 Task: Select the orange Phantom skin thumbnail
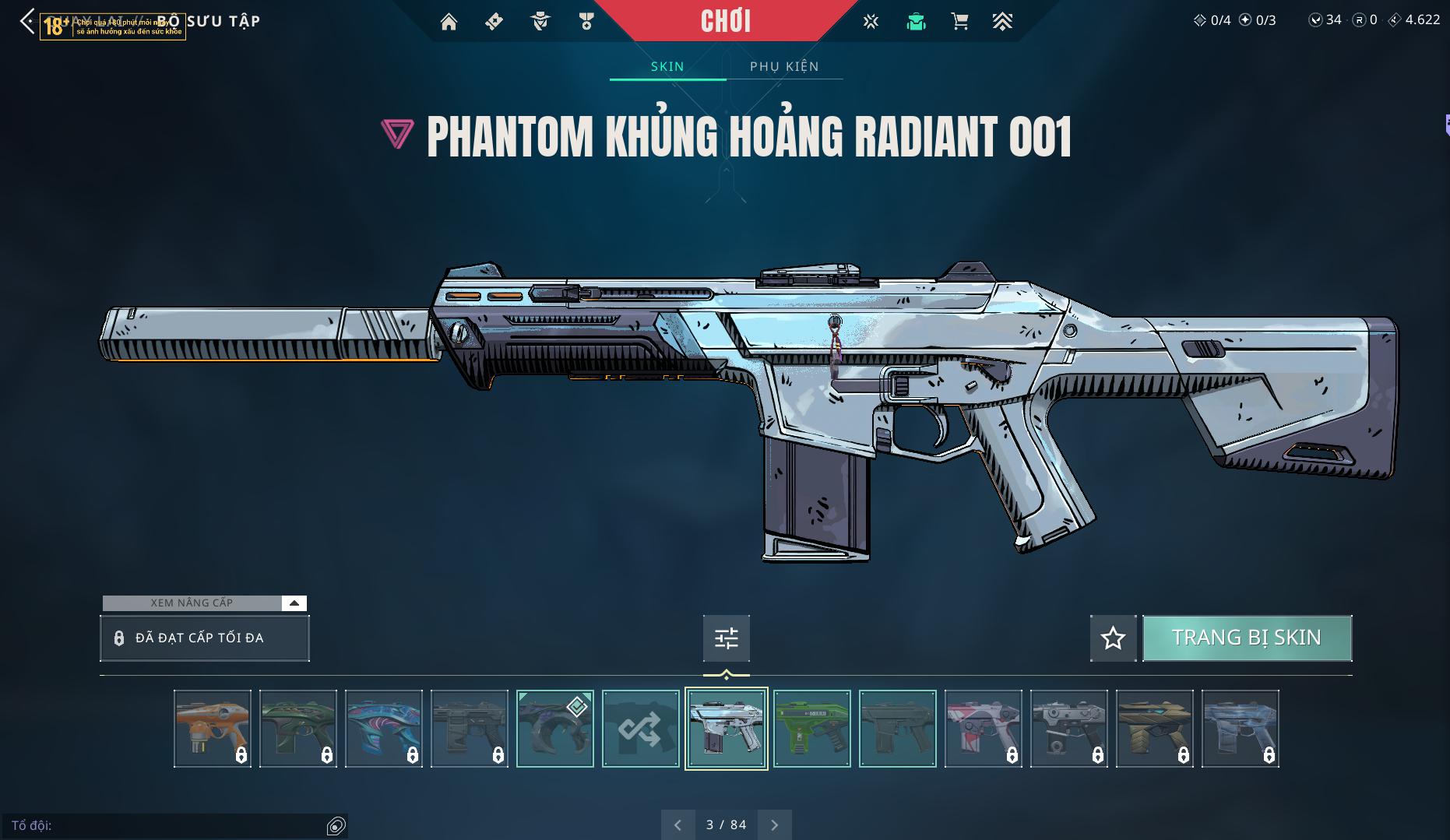coord(212,729)
